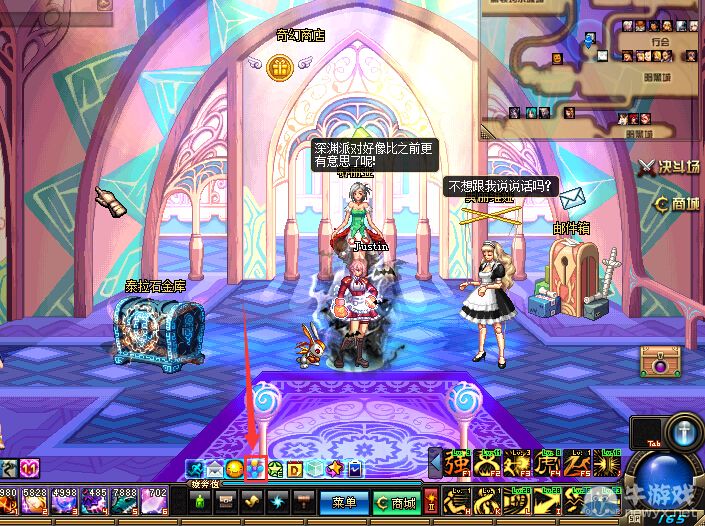Enter the 决斗场 arena

(x=671, y=166)
